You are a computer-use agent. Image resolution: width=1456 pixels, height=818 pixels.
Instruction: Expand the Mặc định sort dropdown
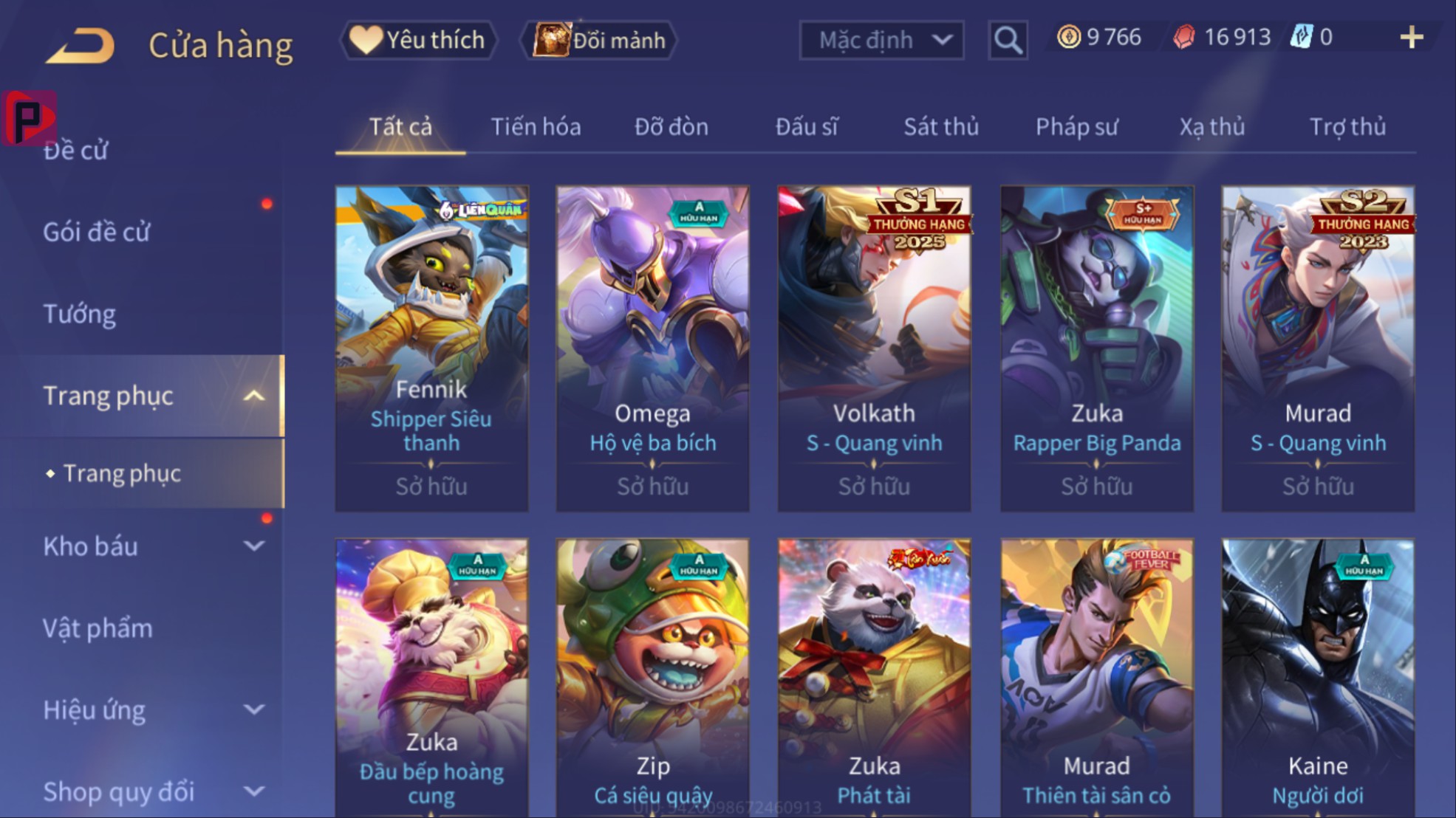coord(881,40)
